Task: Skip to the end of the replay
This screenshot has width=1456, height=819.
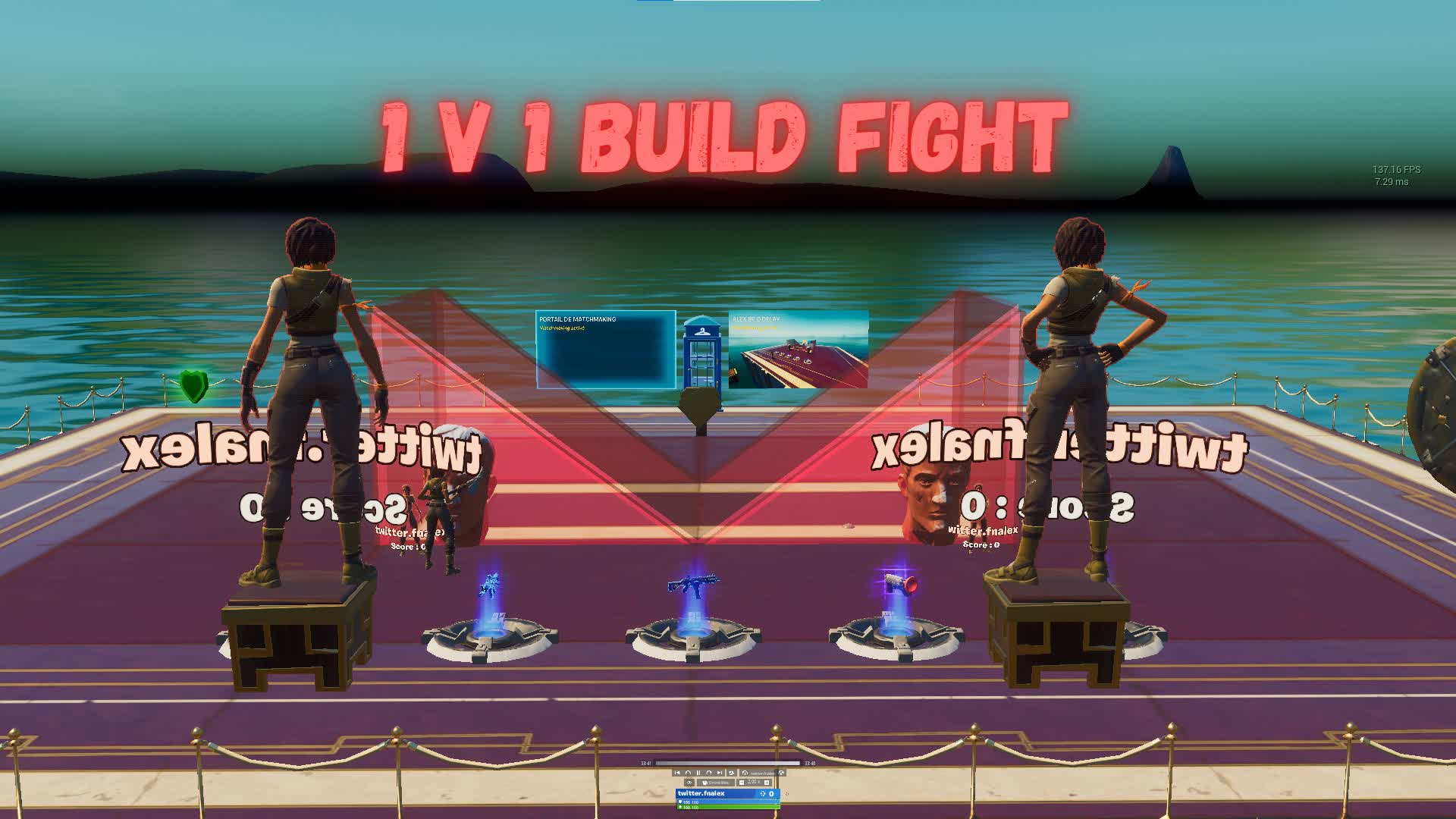Action: 720,773
